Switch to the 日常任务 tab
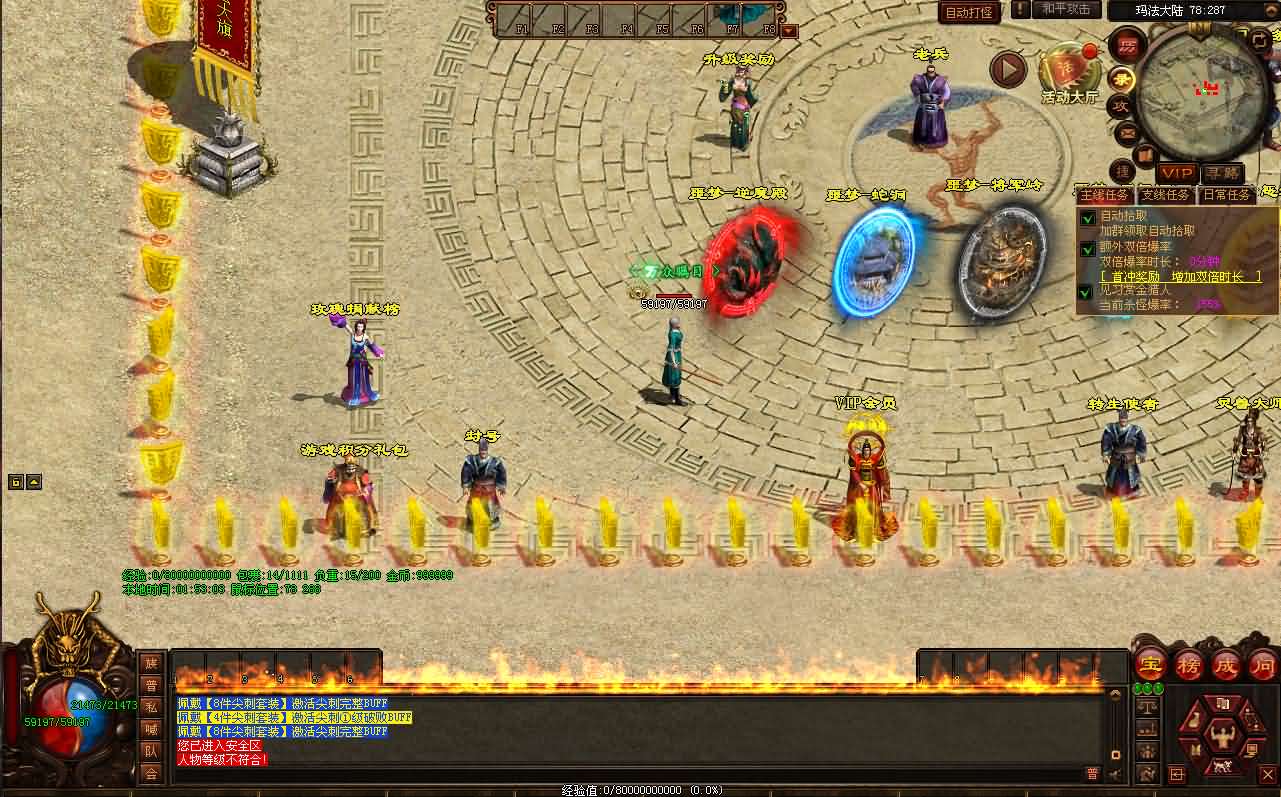The image size is (1281, 797). point(1226,195)
